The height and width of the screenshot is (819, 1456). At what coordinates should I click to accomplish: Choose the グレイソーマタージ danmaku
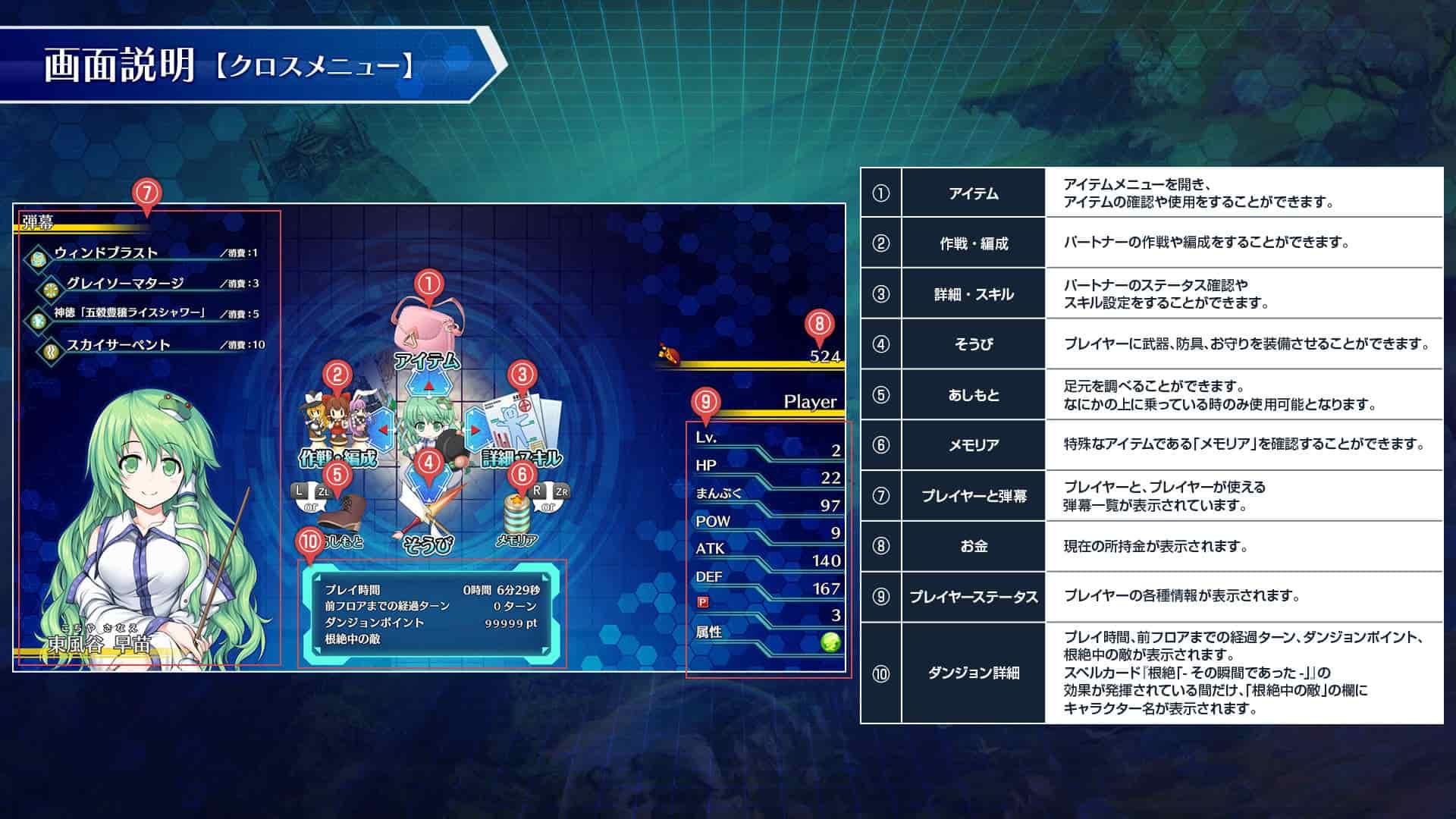[x=125, y=284]
